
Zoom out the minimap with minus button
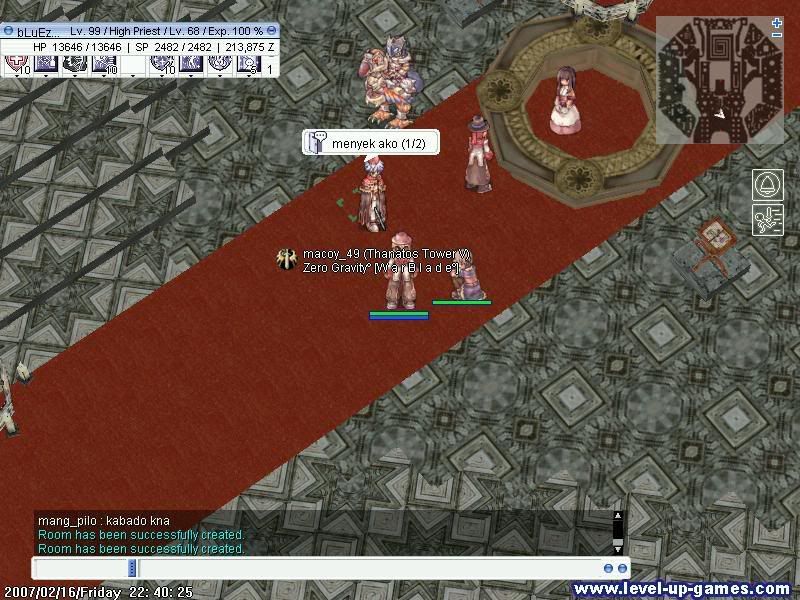click(x=777, y=36)
